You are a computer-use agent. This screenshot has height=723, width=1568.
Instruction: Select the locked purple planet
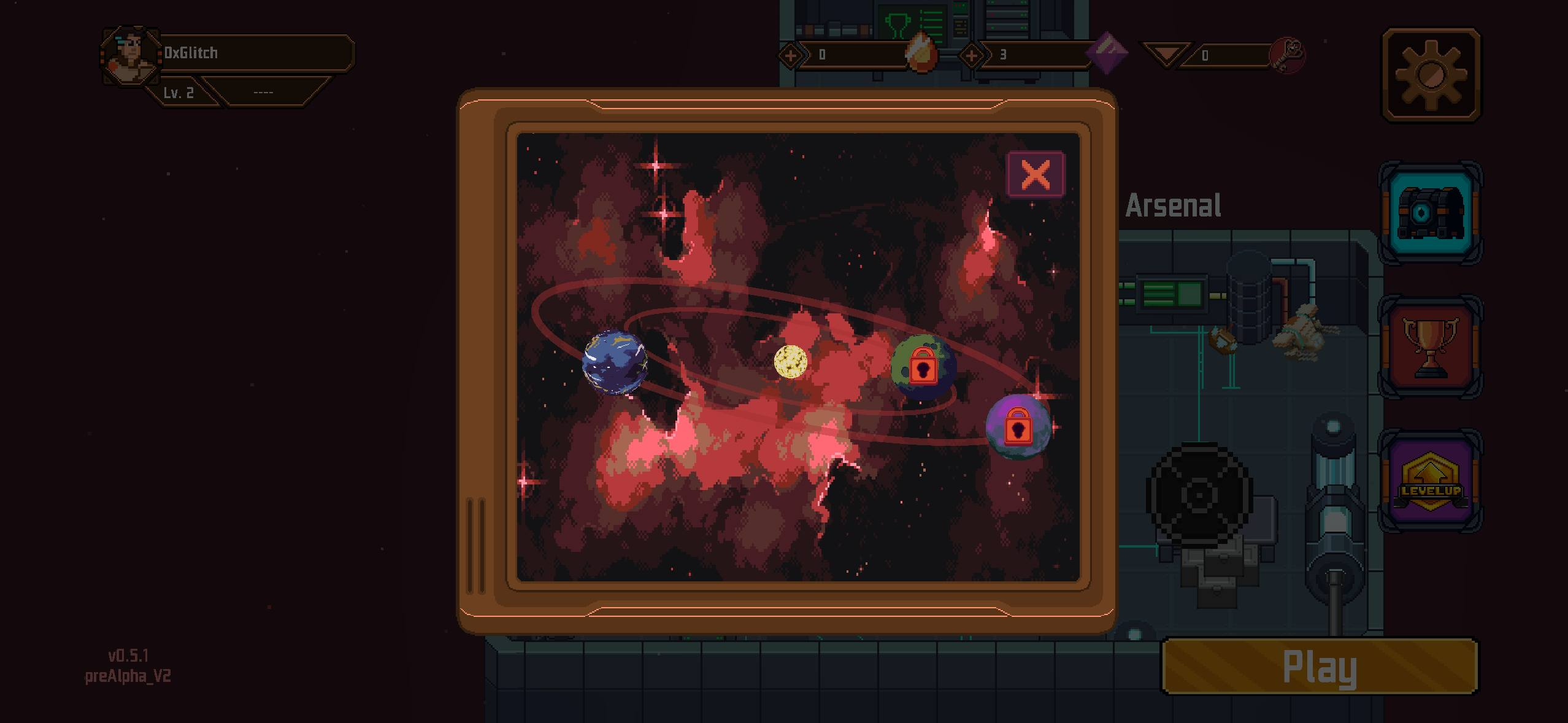point(1018,427)
